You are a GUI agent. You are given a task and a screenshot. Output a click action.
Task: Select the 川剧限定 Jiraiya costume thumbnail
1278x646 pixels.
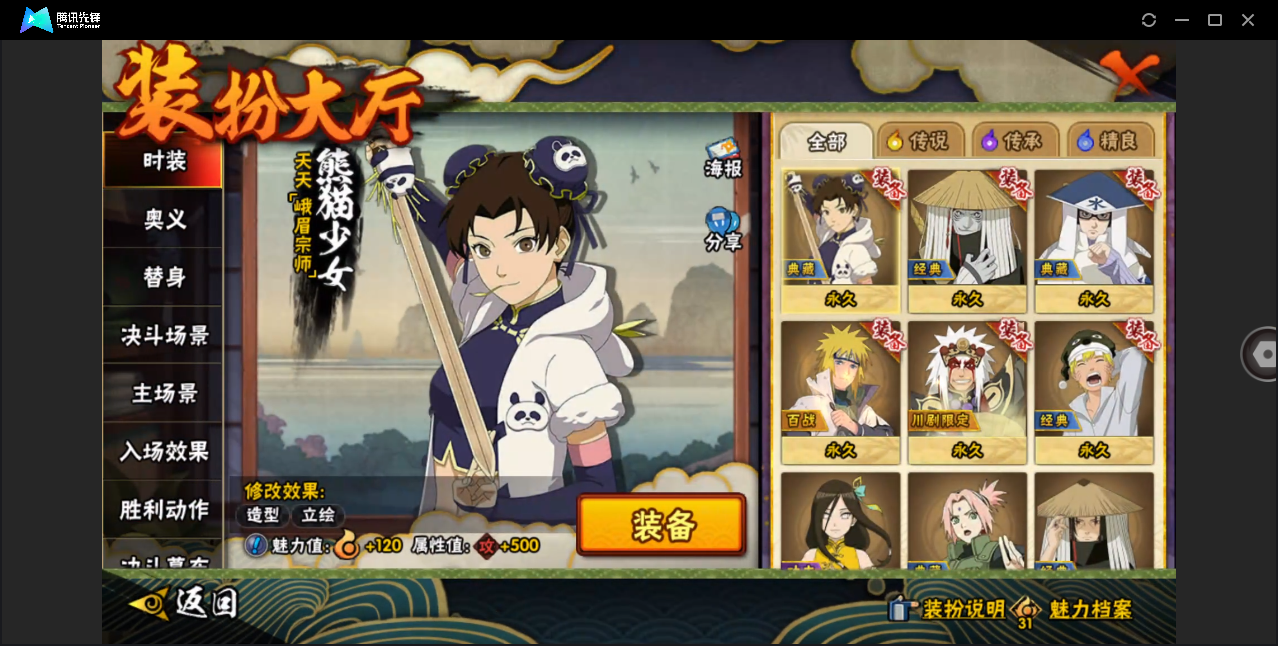tap(967, 391)
